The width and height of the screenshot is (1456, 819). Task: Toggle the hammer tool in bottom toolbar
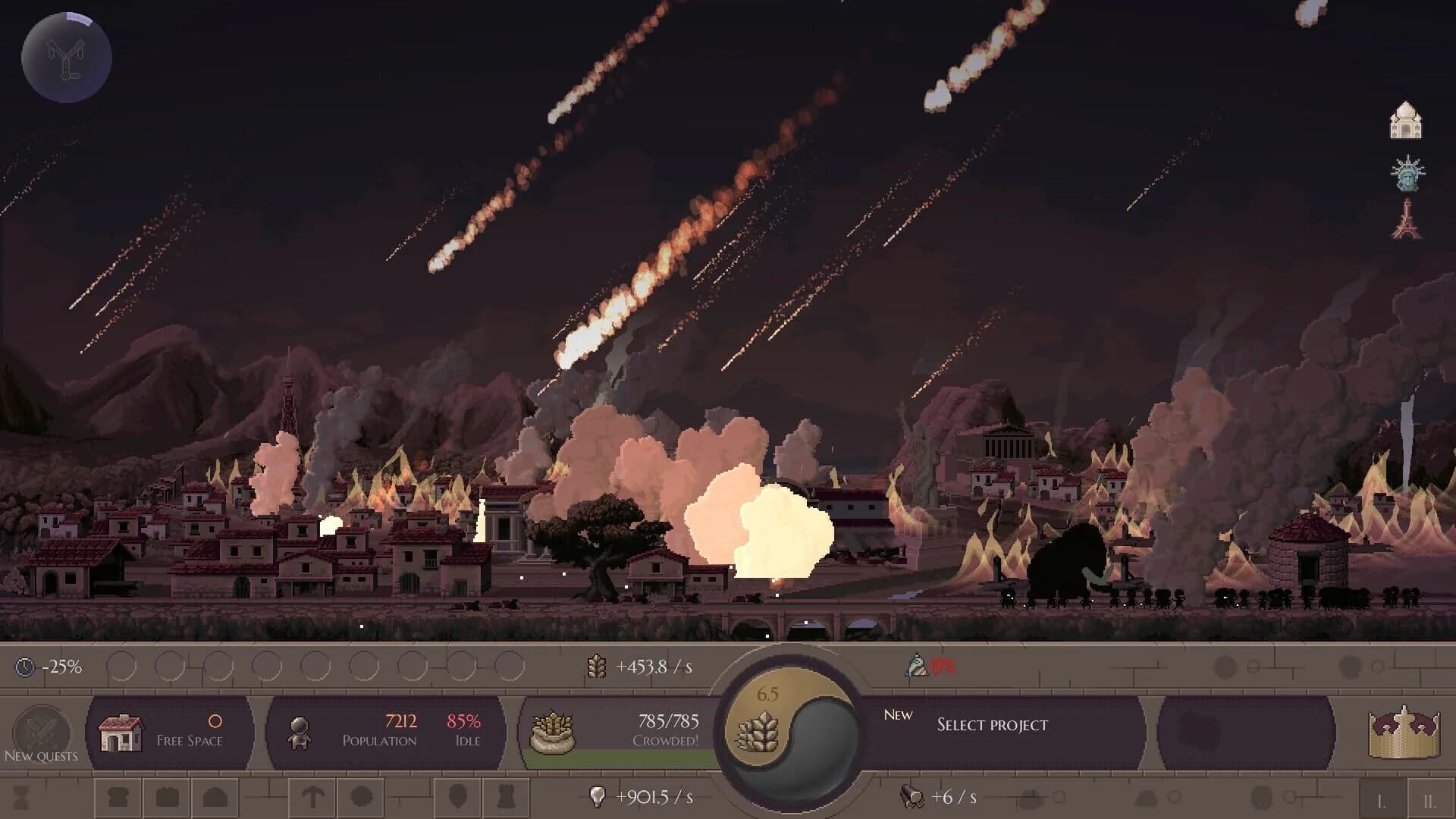coord(313,797)
